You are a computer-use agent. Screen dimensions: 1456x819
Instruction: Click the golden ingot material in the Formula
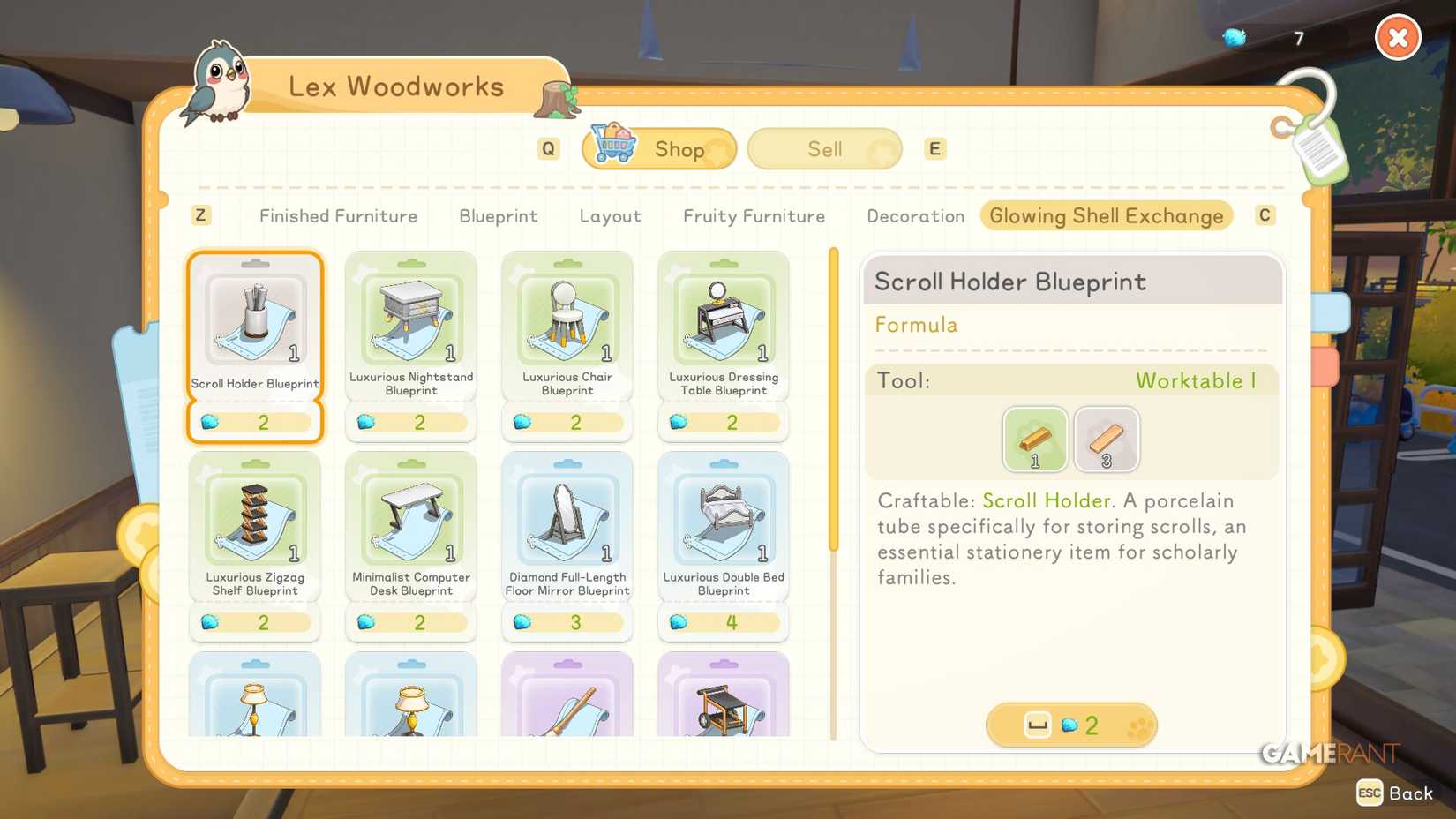tap(1034, 439)
